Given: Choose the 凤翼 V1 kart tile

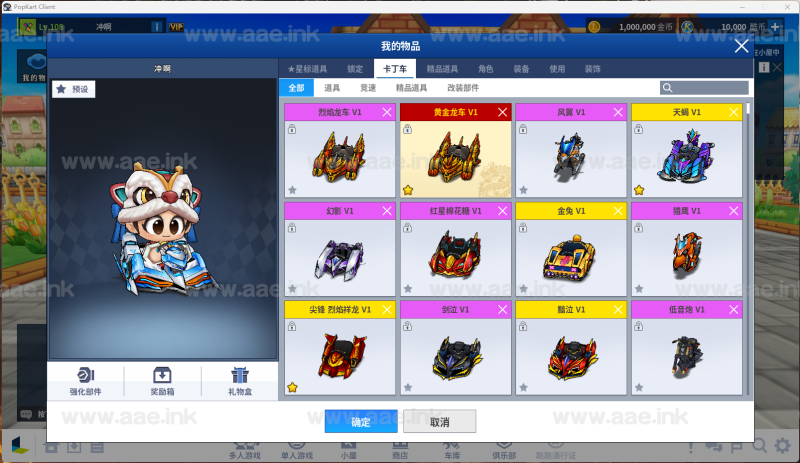Looking at the screenshot, I should point(570,150).
